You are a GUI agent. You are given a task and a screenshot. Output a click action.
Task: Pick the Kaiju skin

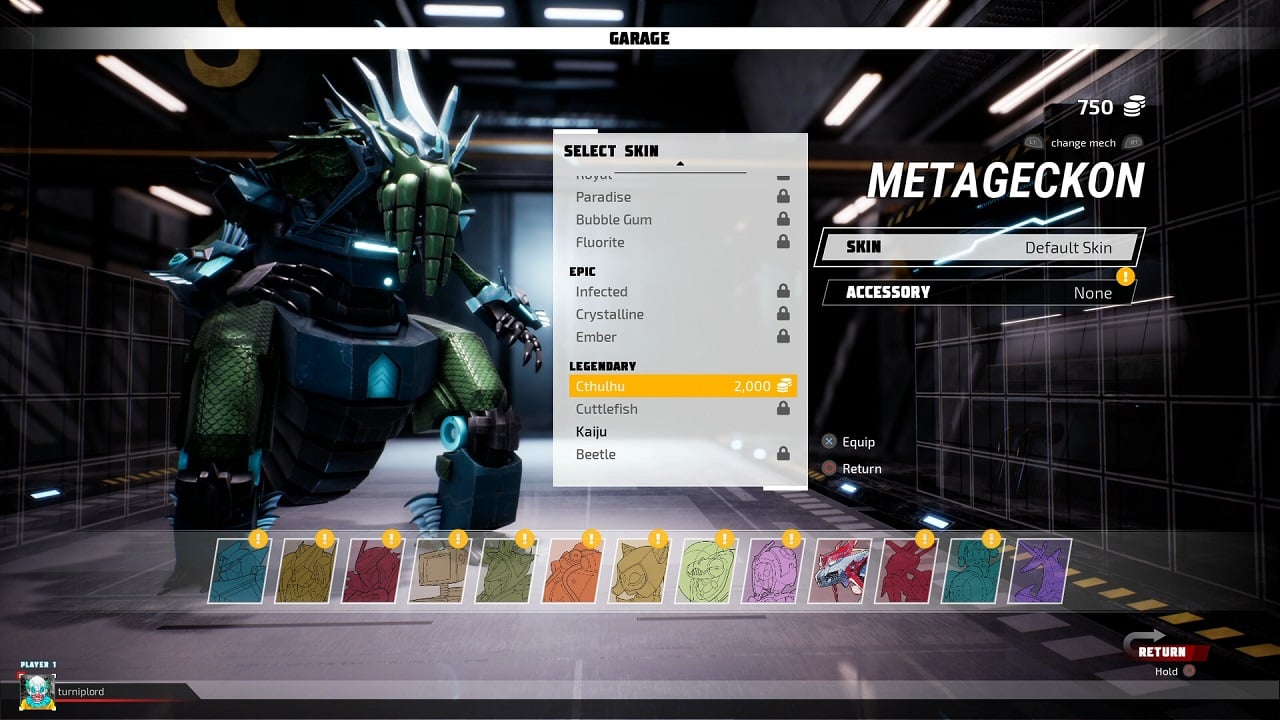point(682,432)
